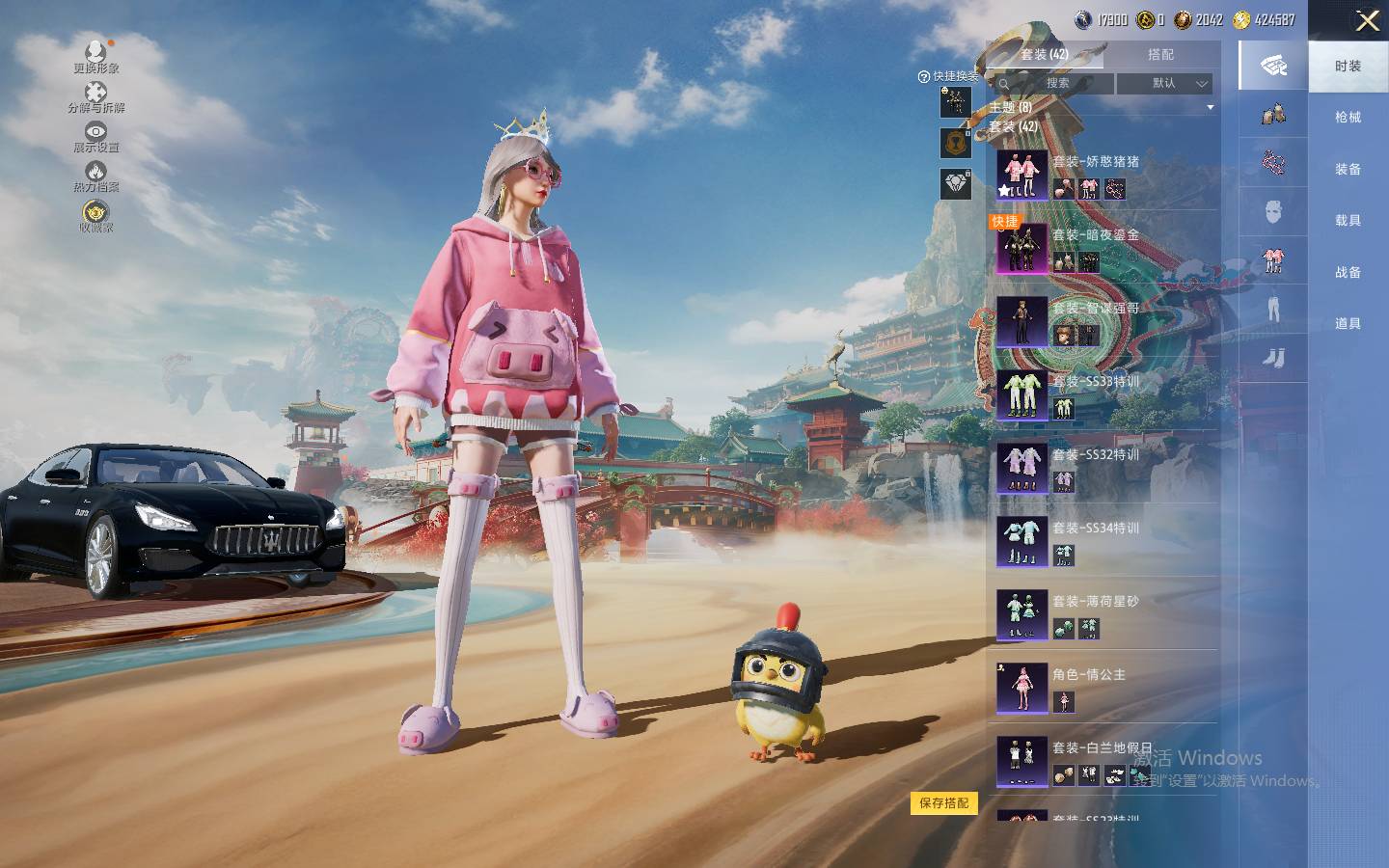Screen dimensions: 1389x868
Task: Open 展示设置 display settings eye icon
Action: (x=95, y=135)
